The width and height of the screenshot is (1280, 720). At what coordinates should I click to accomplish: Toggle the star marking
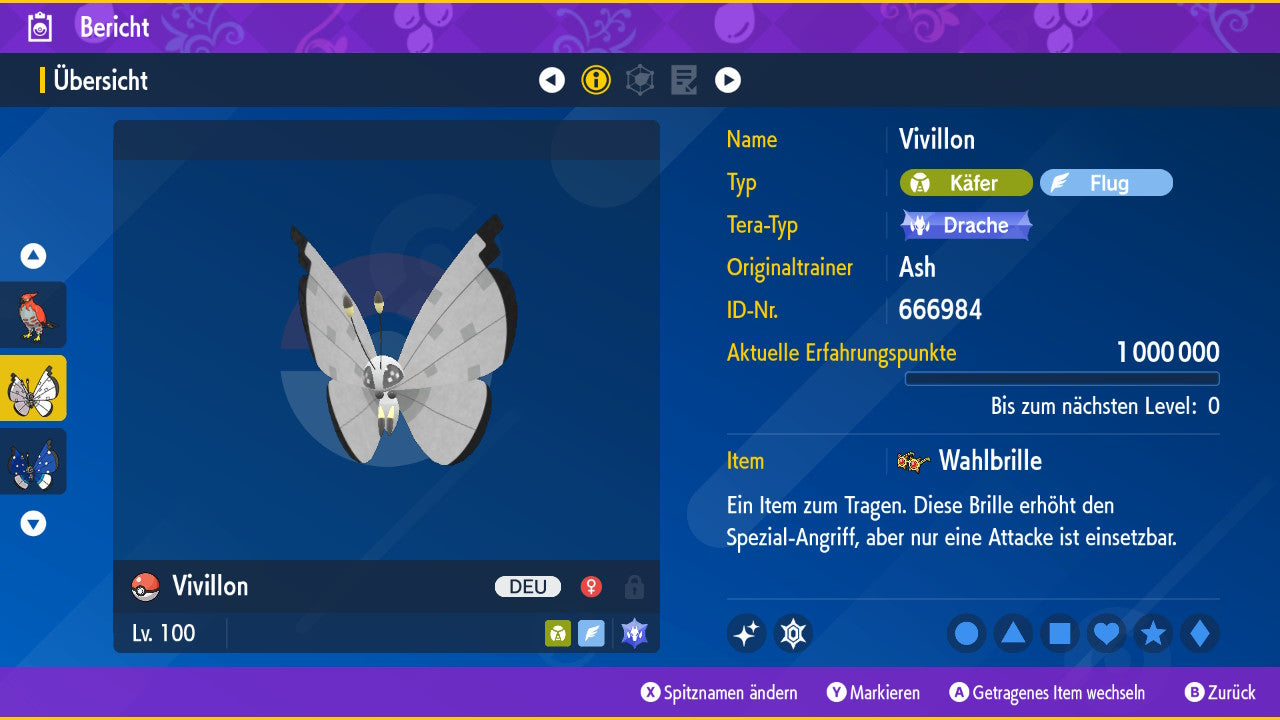[1153, 634]
